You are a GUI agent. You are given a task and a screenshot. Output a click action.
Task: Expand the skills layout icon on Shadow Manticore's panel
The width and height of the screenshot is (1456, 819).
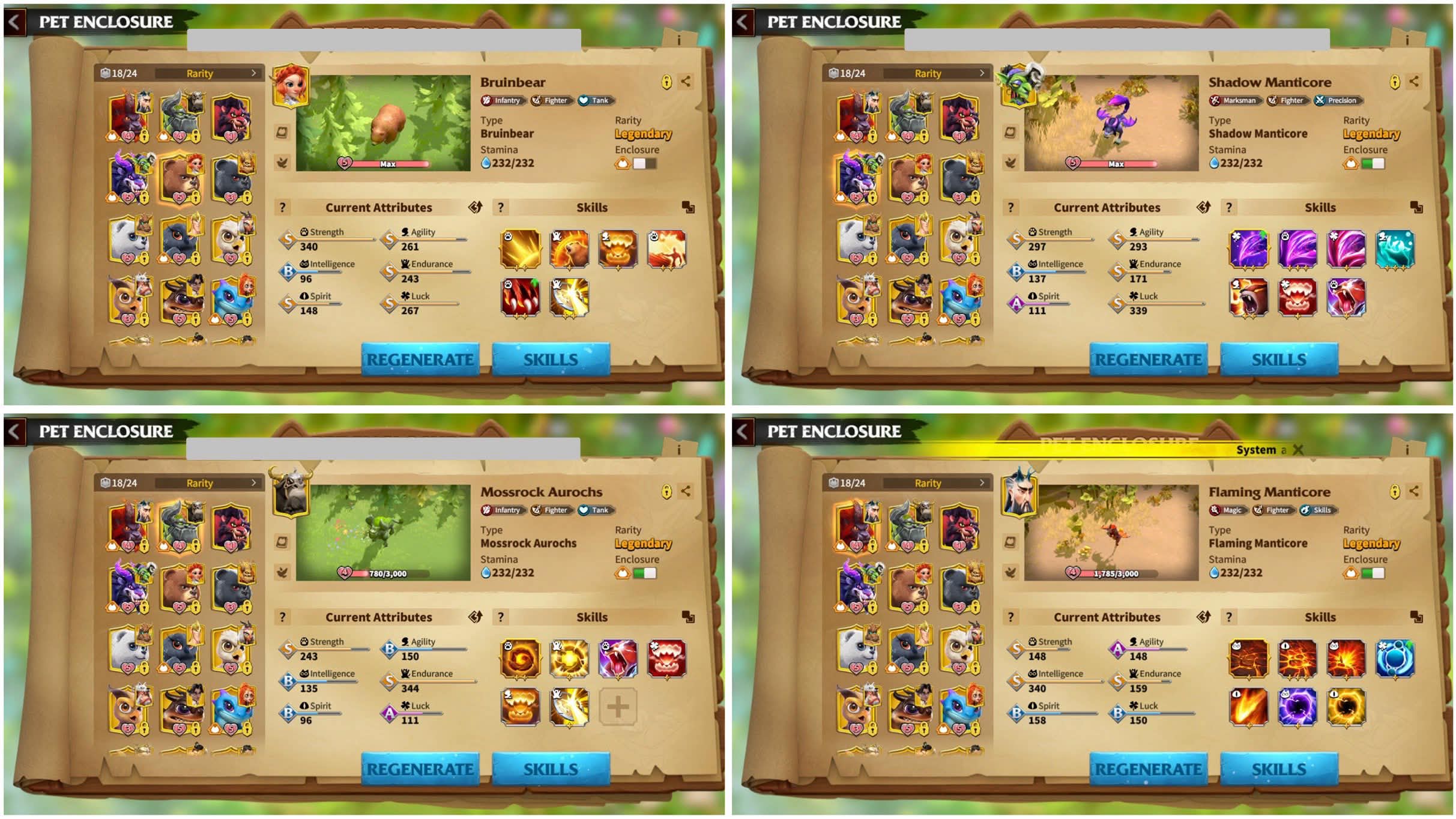pyautogui.click(x=1416, y=208)
